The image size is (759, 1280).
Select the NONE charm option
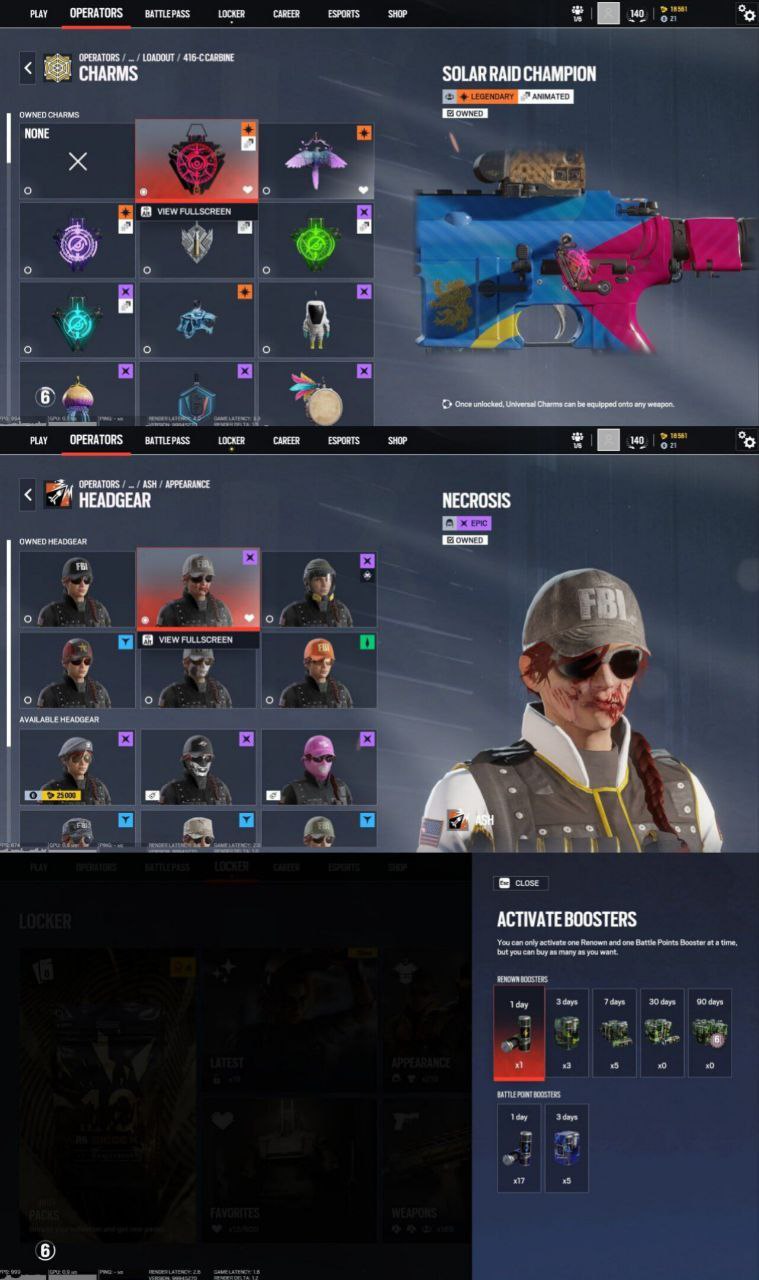[77, 161]
